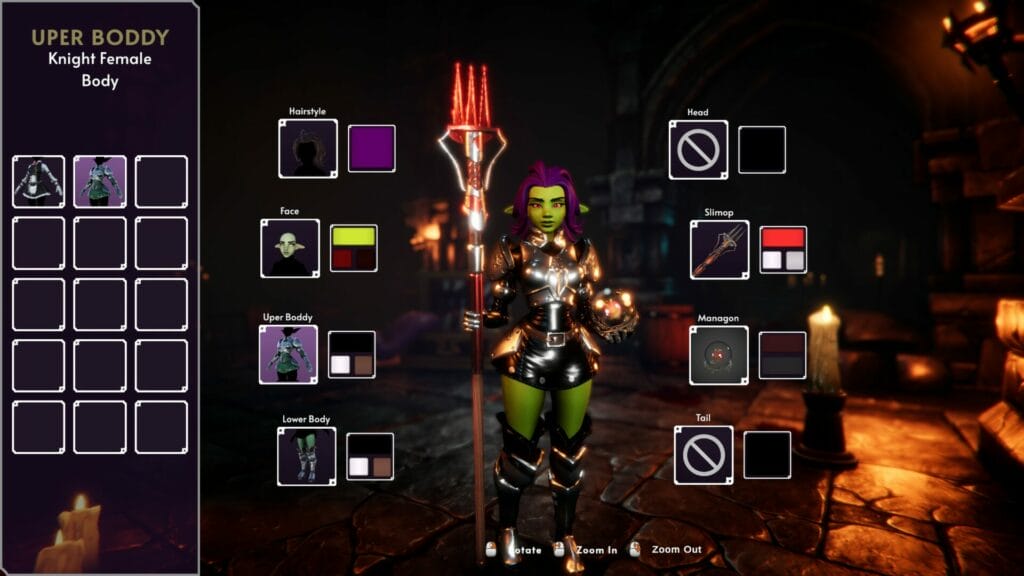Click the Head color swatch
The width and height of the screenshot is (1024, 576).
tap(762, 149)
